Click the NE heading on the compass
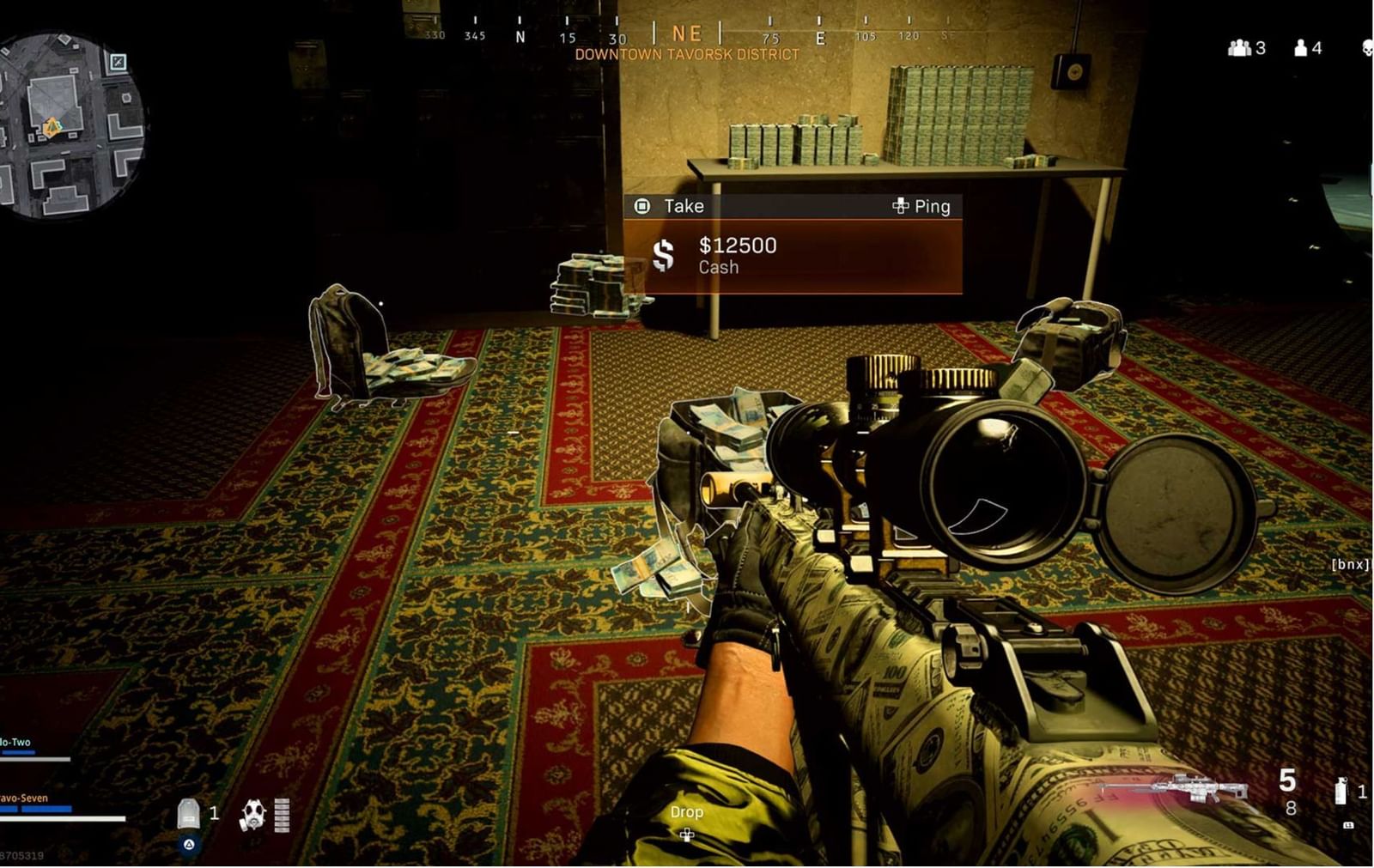 (x=685, y=33)
